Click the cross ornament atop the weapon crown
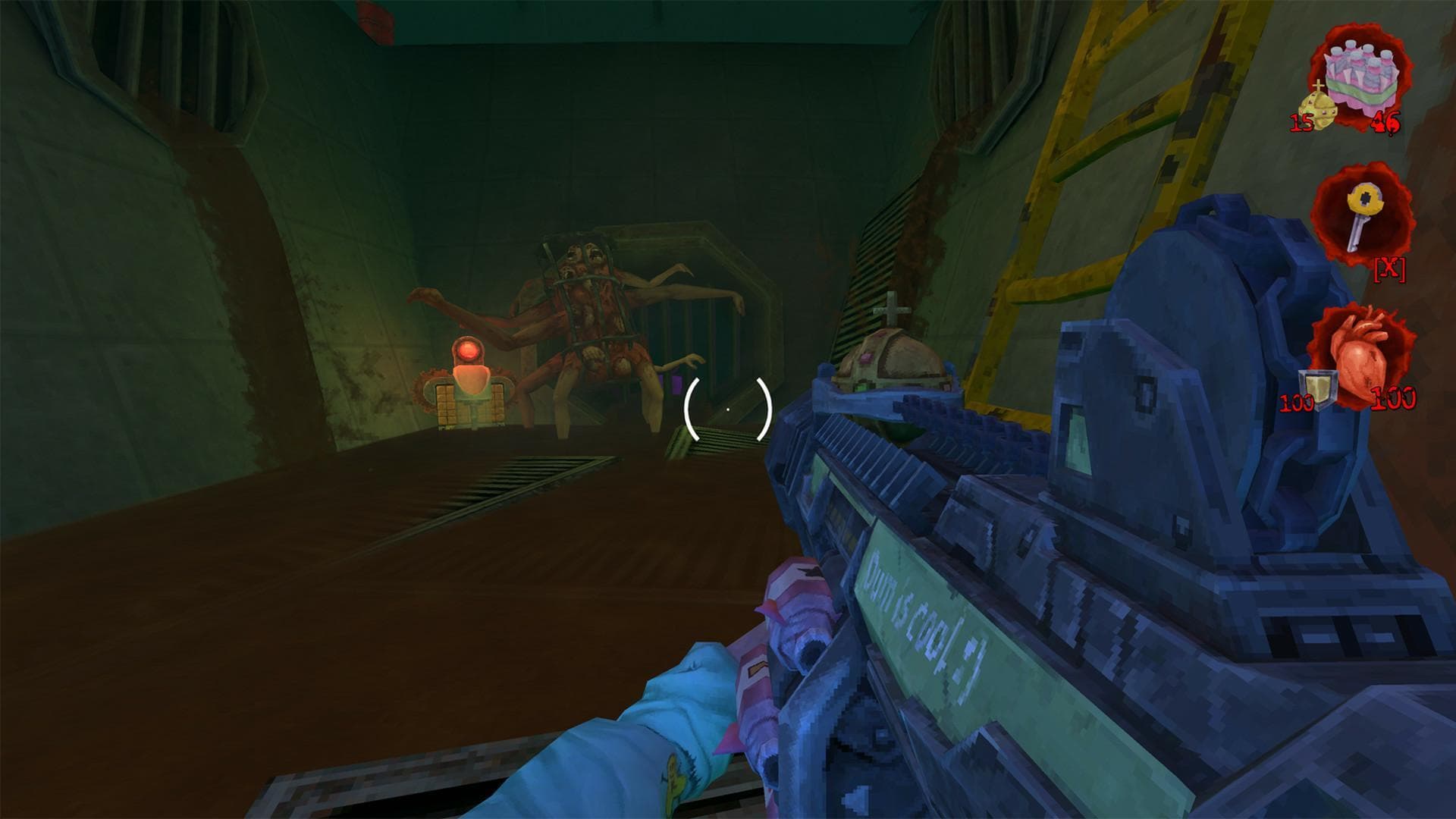The width and height of the screenshot is (1456, 819). point(892,311)
